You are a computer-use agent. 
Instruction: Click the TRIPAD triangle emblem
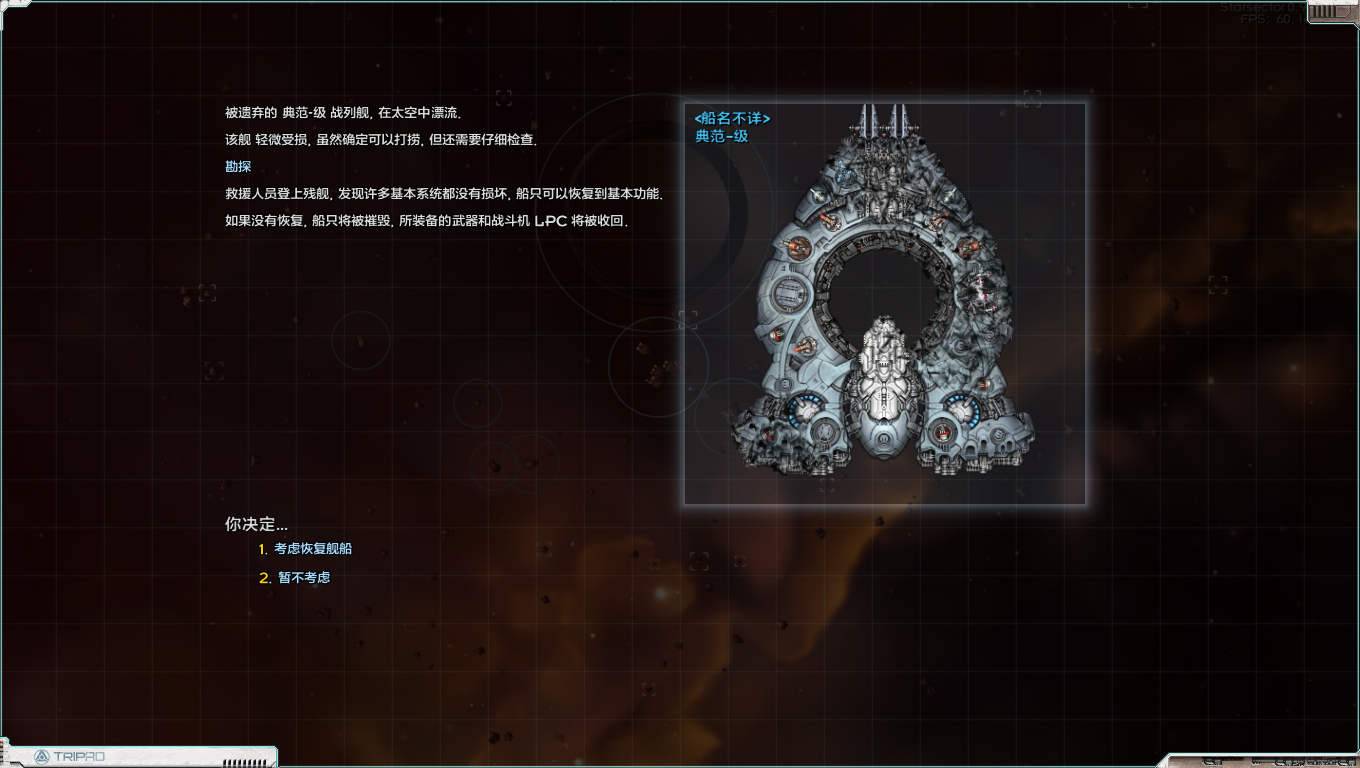point(44,758)
